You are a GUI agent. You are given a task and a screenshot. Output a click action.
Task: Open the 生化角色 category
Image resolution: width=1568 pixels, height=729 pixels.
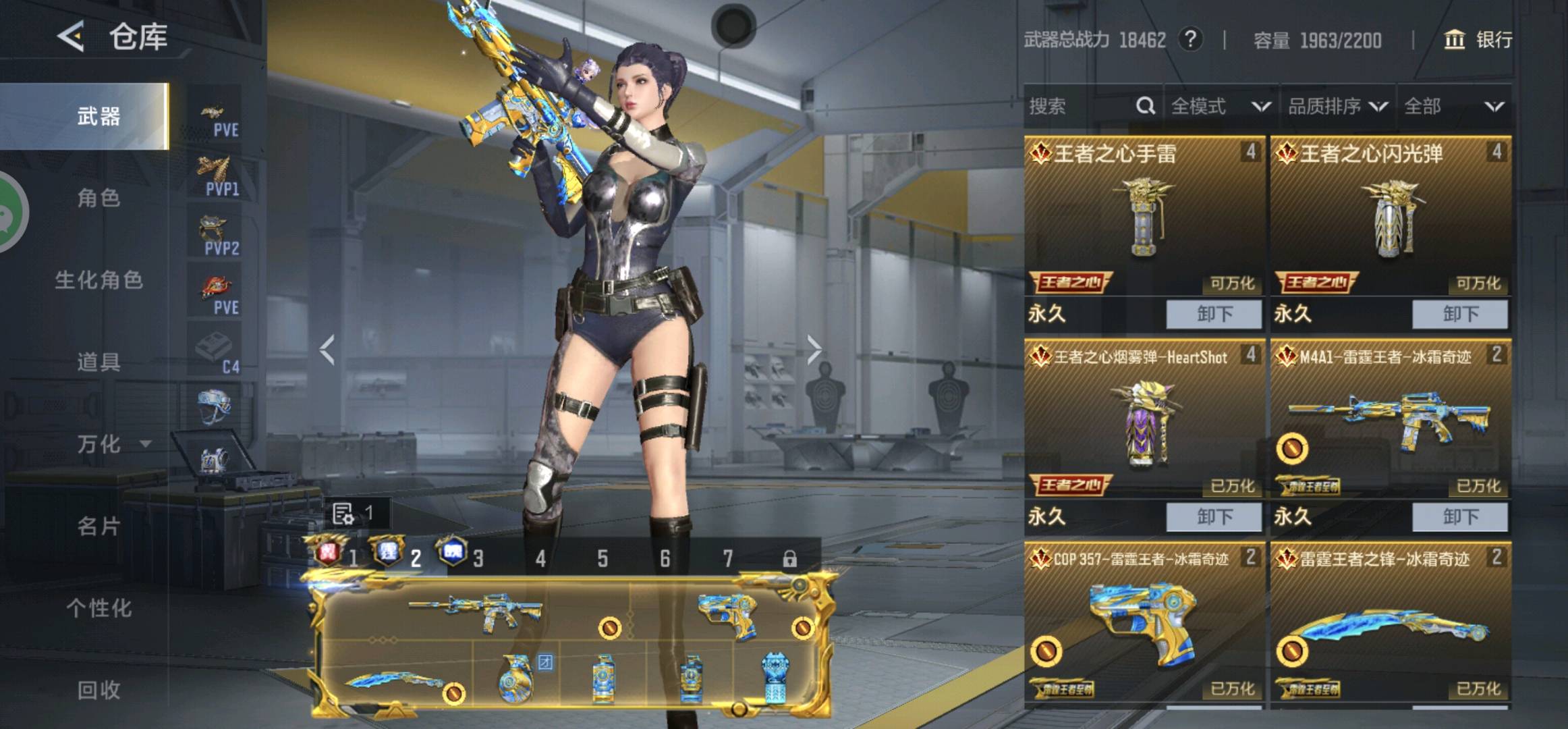(99, 280)
